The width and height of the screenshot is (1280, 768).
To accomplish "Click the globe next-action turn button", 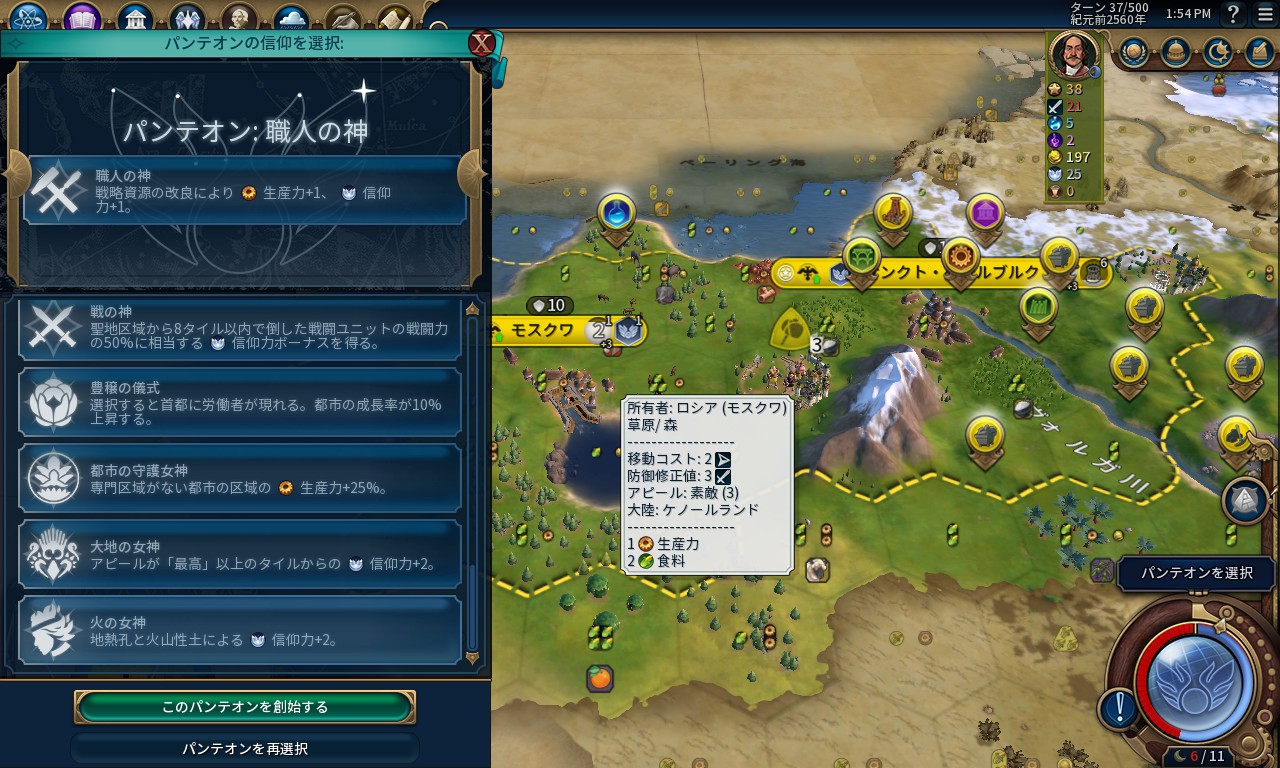I will point(1194,682).
